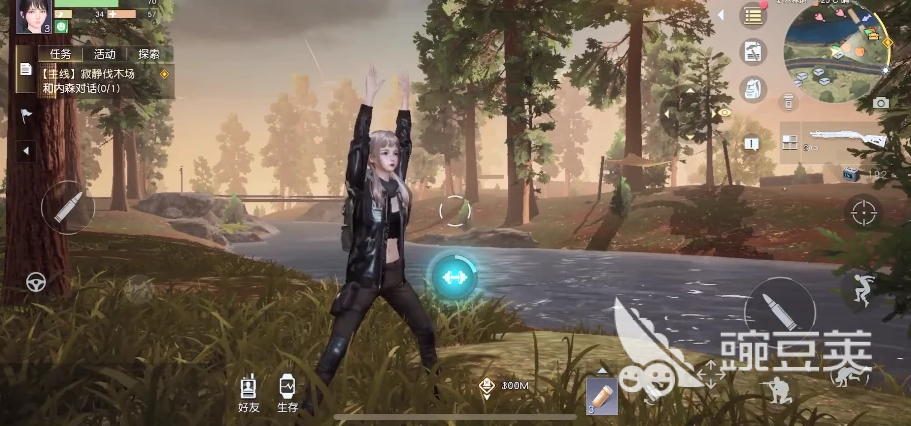Aim down sights with the crosshair button
Image resolution: width=911 pixels, height=426 pixels.
point(864,212)
